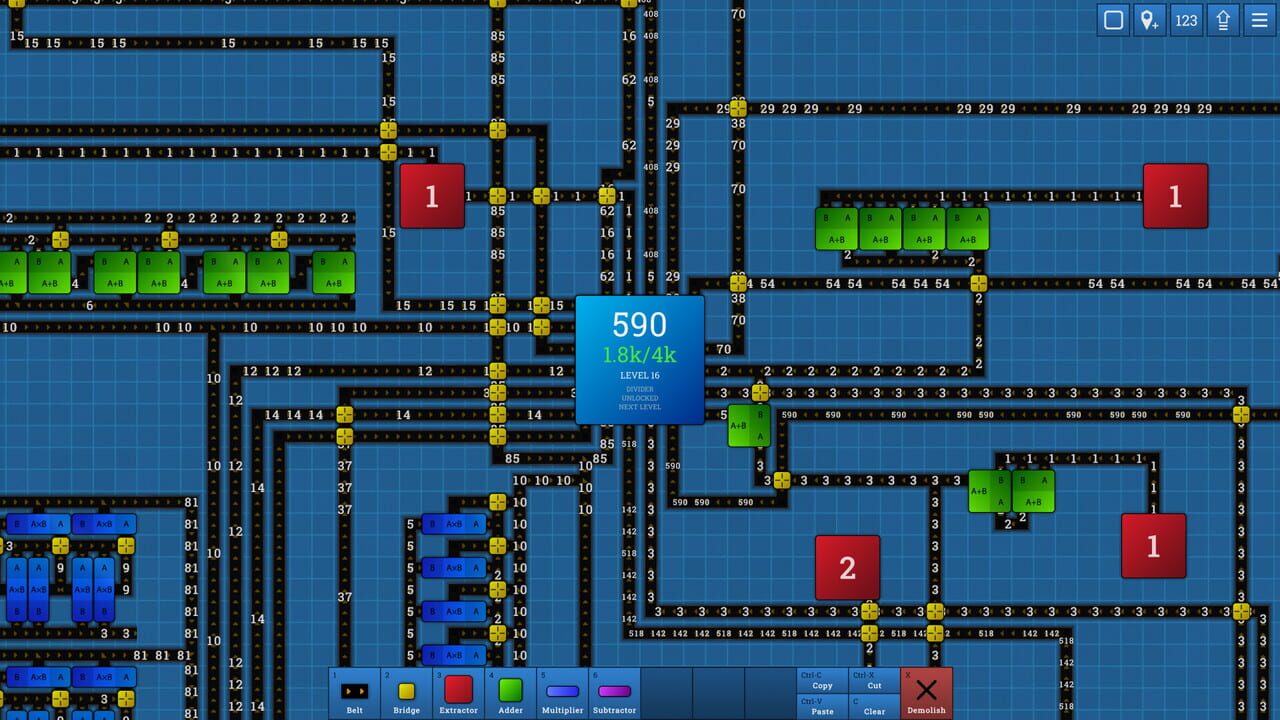
Task: Toggle the box selection mode
Action: tap(1112, 20)
